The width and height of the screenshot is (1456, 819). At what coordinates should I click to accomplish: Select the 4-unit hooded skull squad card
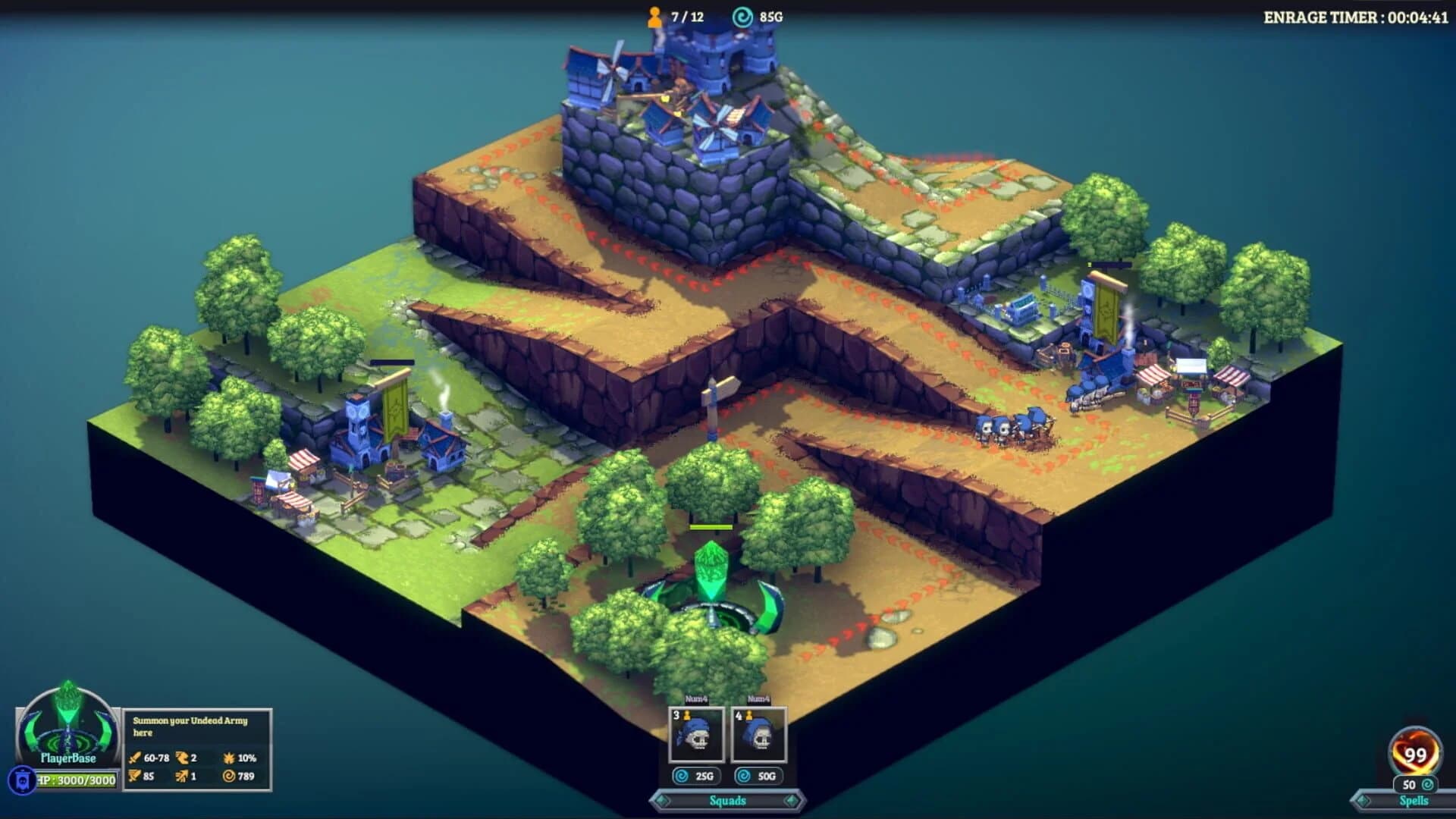[758, 736]
